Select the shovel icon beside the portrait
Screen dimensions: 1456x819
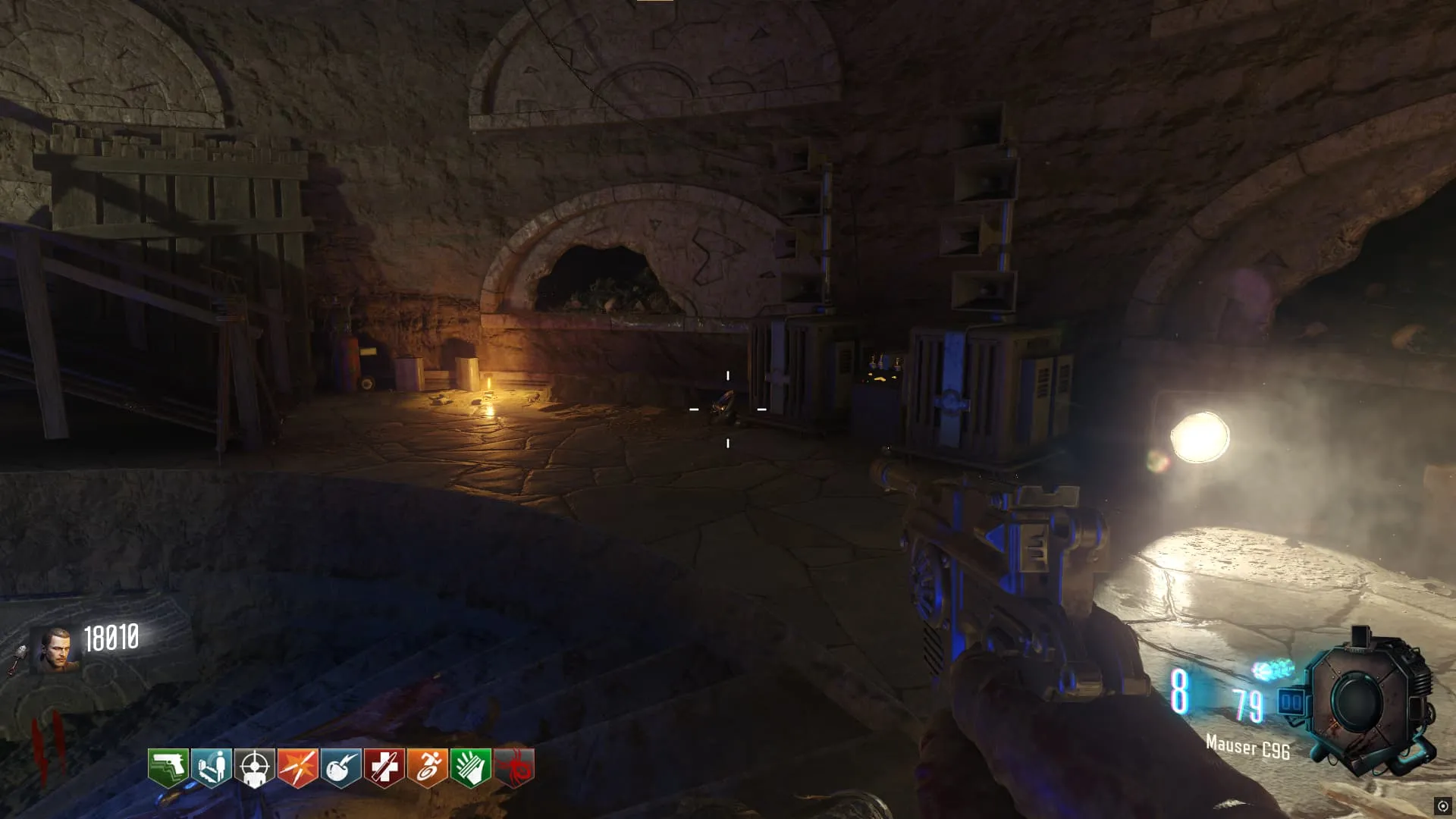[18, 658]
